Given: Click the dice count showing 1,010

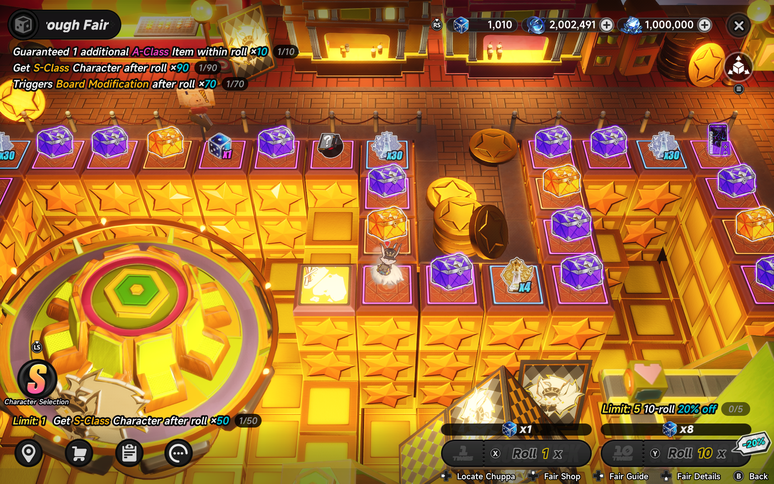Looking at the screenshot, I should click(x=485, y=25).
